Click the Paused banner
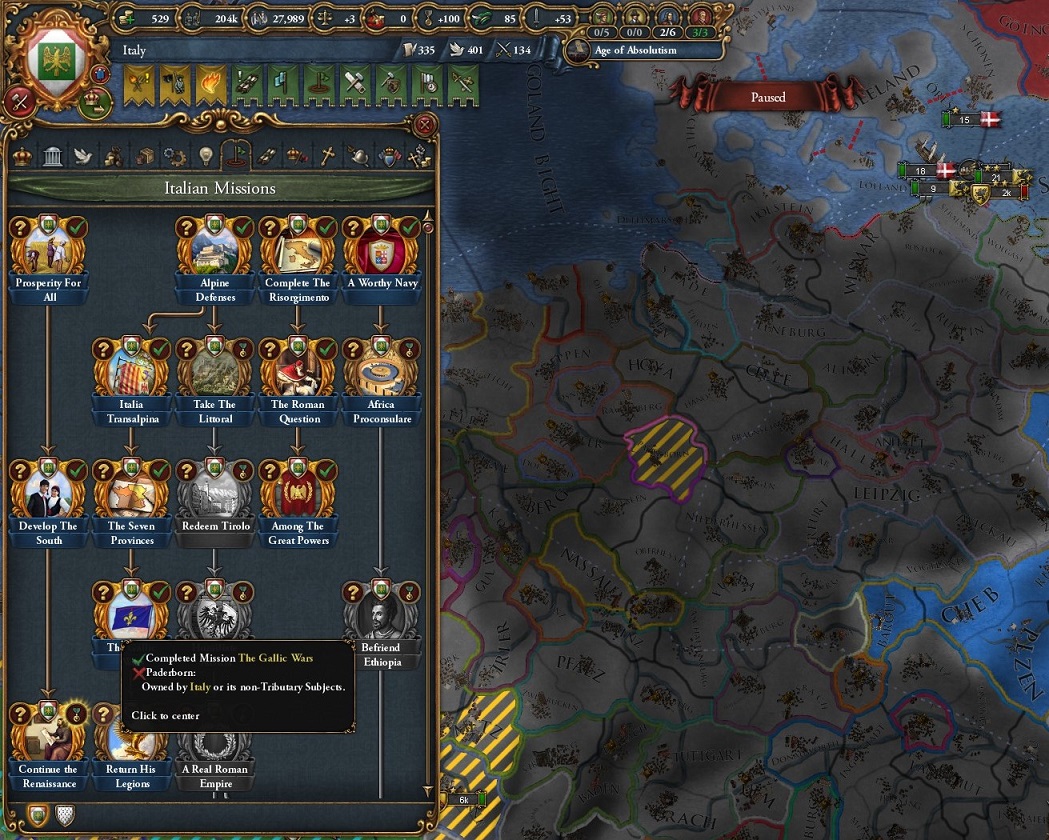The height and width of the screenshot is (840, 1049). pyautogui.click(x=767, y=98)
